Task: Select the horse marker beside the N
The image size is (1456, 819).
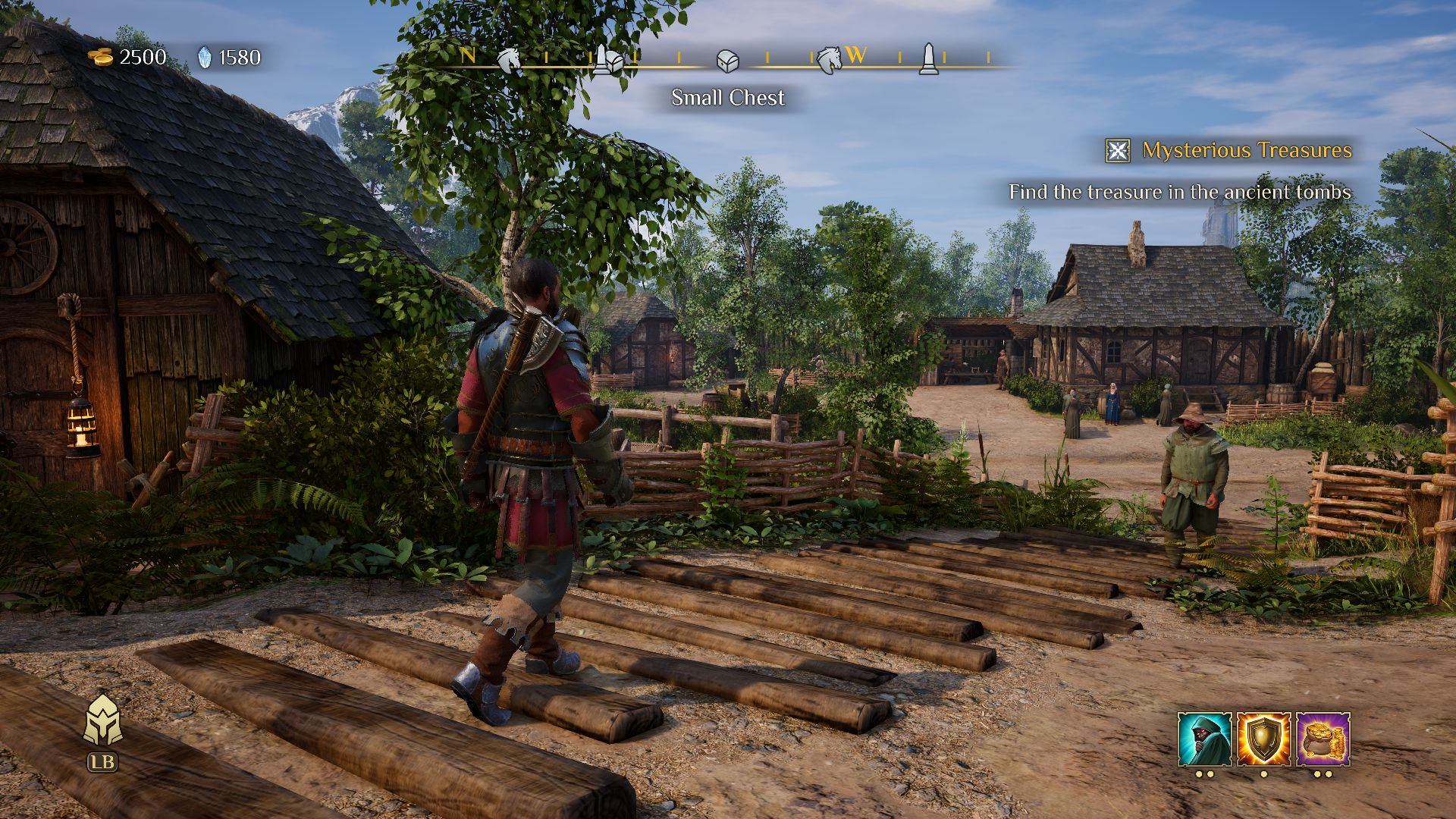Action: [509, 58]
